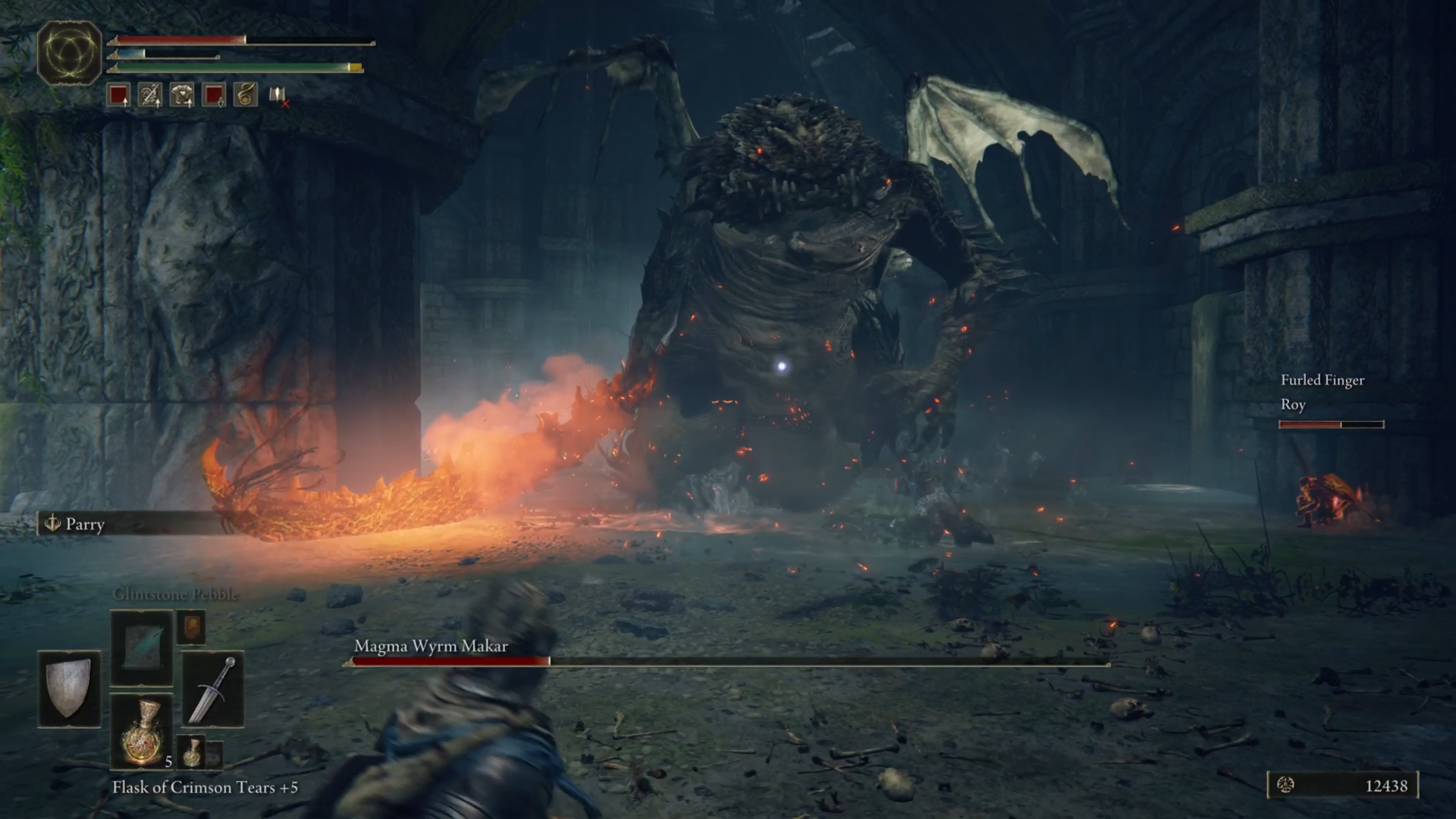Click the equipped shield slot
Screen dimensions: 1456x819
coord(69,689)
